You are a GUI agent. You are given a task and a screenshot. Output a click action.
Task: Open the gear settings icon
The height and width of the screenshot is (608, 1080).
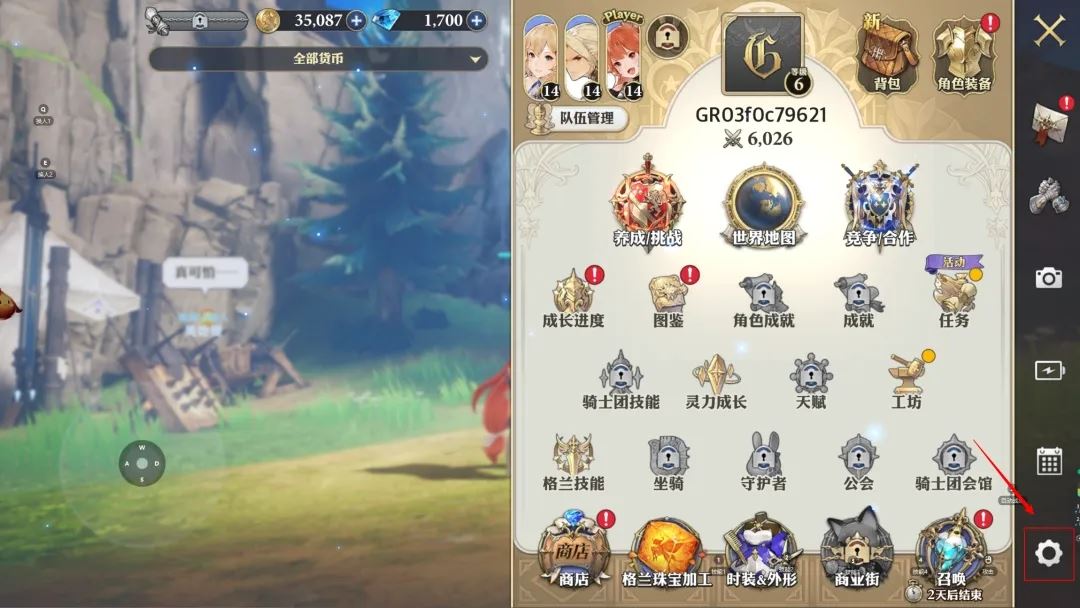point(1048,553)
